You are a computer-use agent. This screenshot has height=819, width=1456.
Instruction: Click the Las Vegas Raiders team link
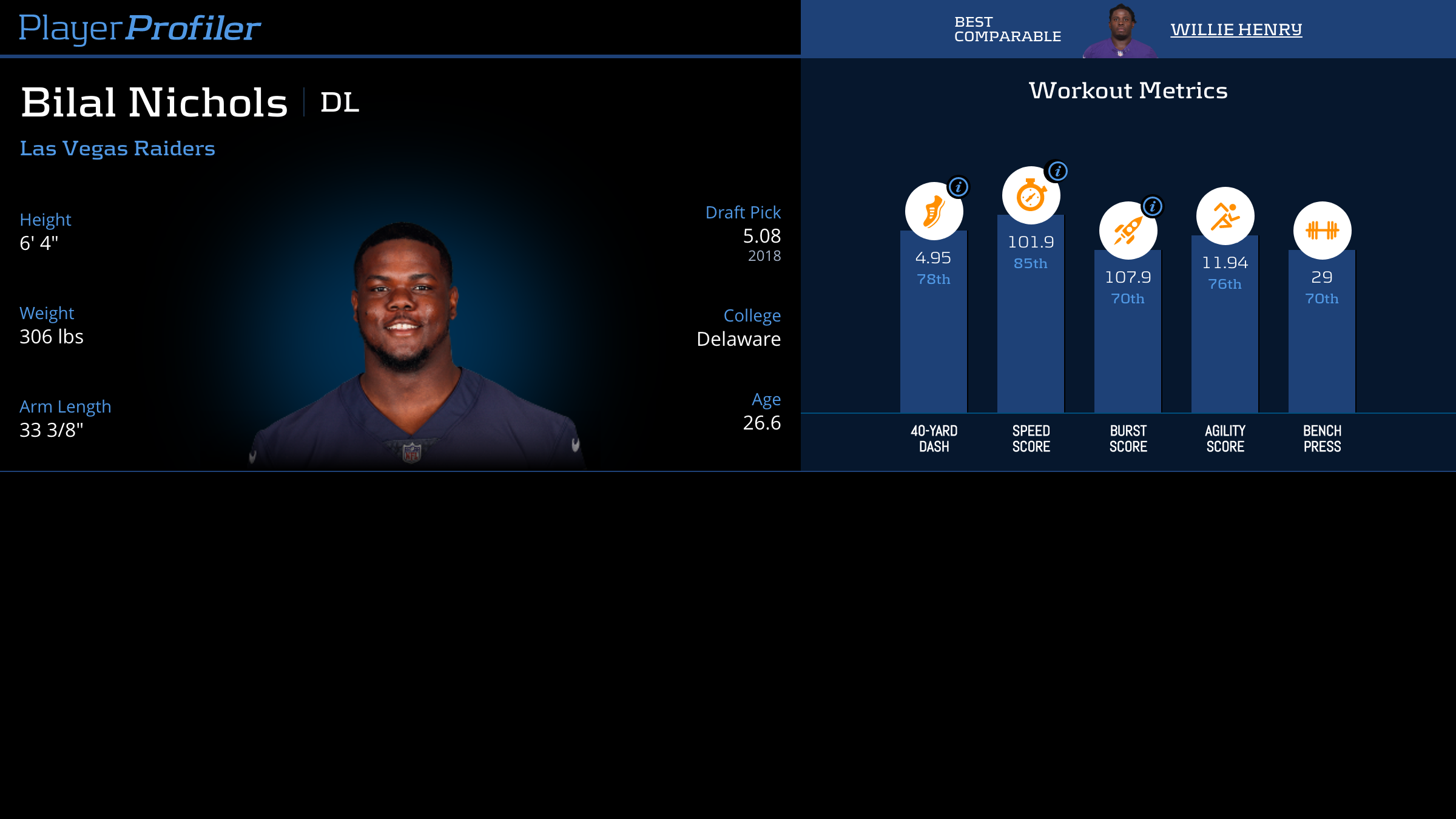coord(117,149)
